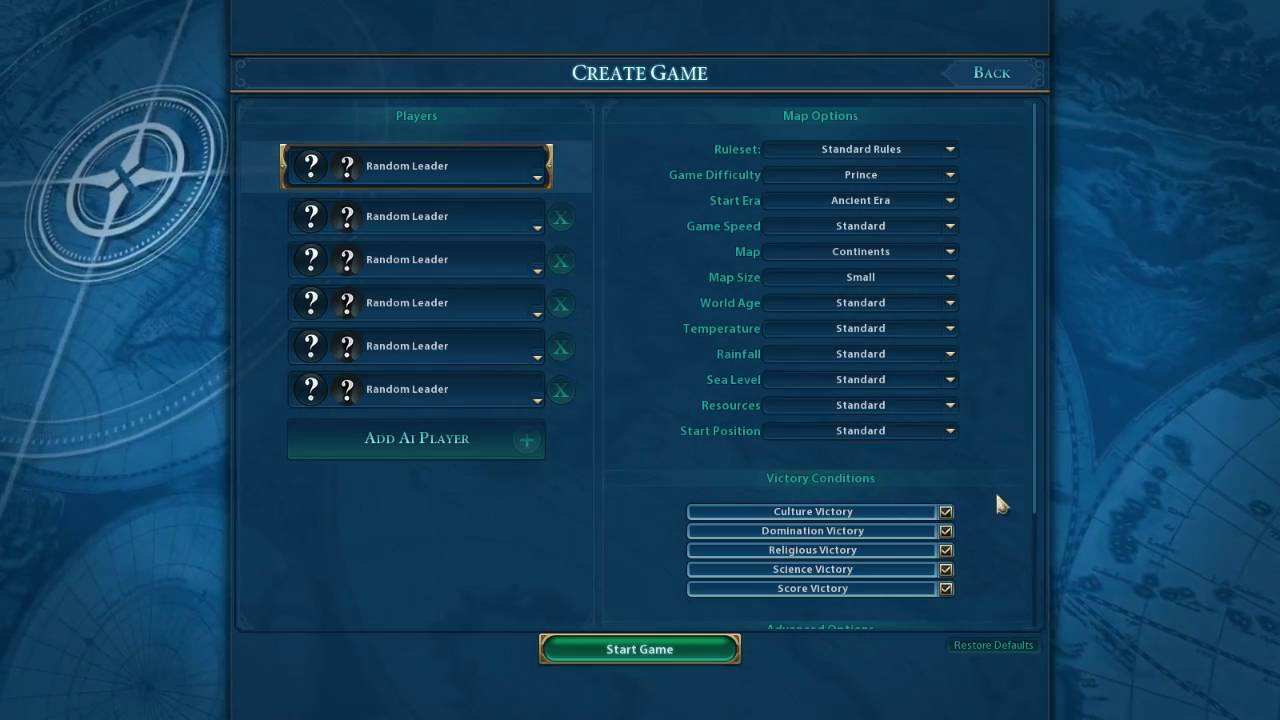Select a map type instead of Continents

861,252
